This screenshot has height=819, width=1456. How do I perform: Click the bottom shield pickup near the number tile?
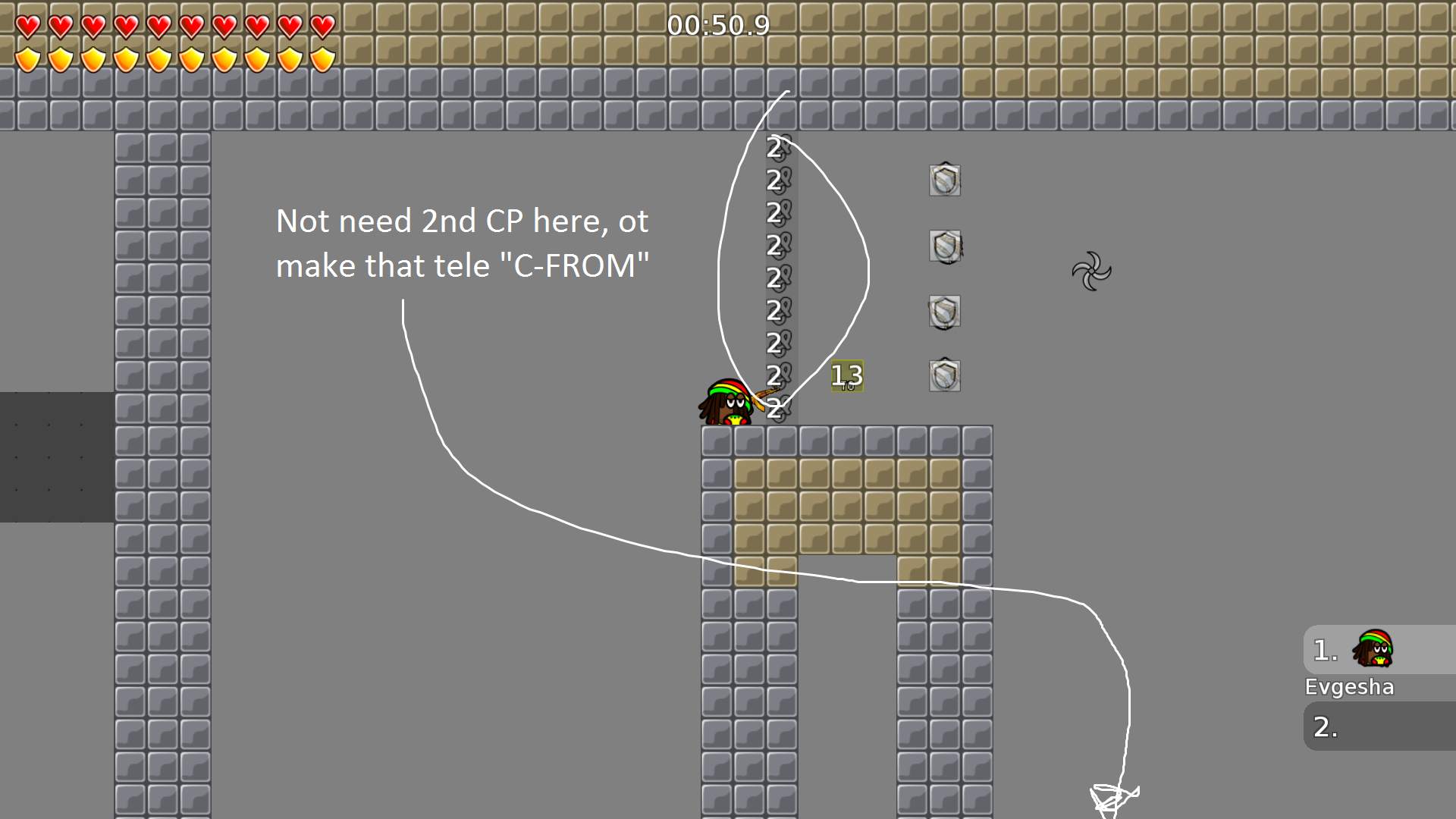point(944,375)
